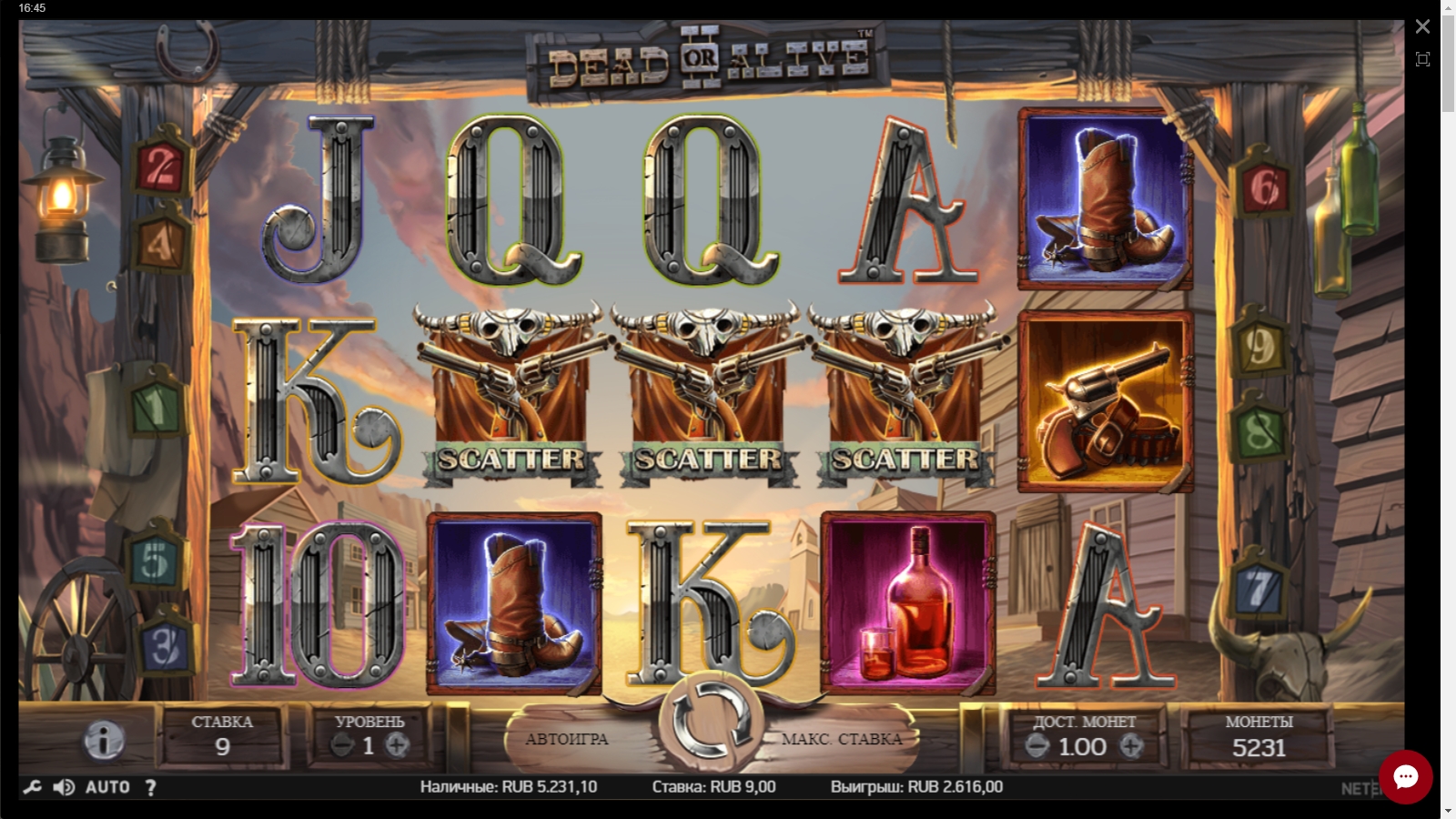This screenshot has height=819, width=1456.
Task: Toggle sound with the speaker icon
Action: (x=64, y=787)
